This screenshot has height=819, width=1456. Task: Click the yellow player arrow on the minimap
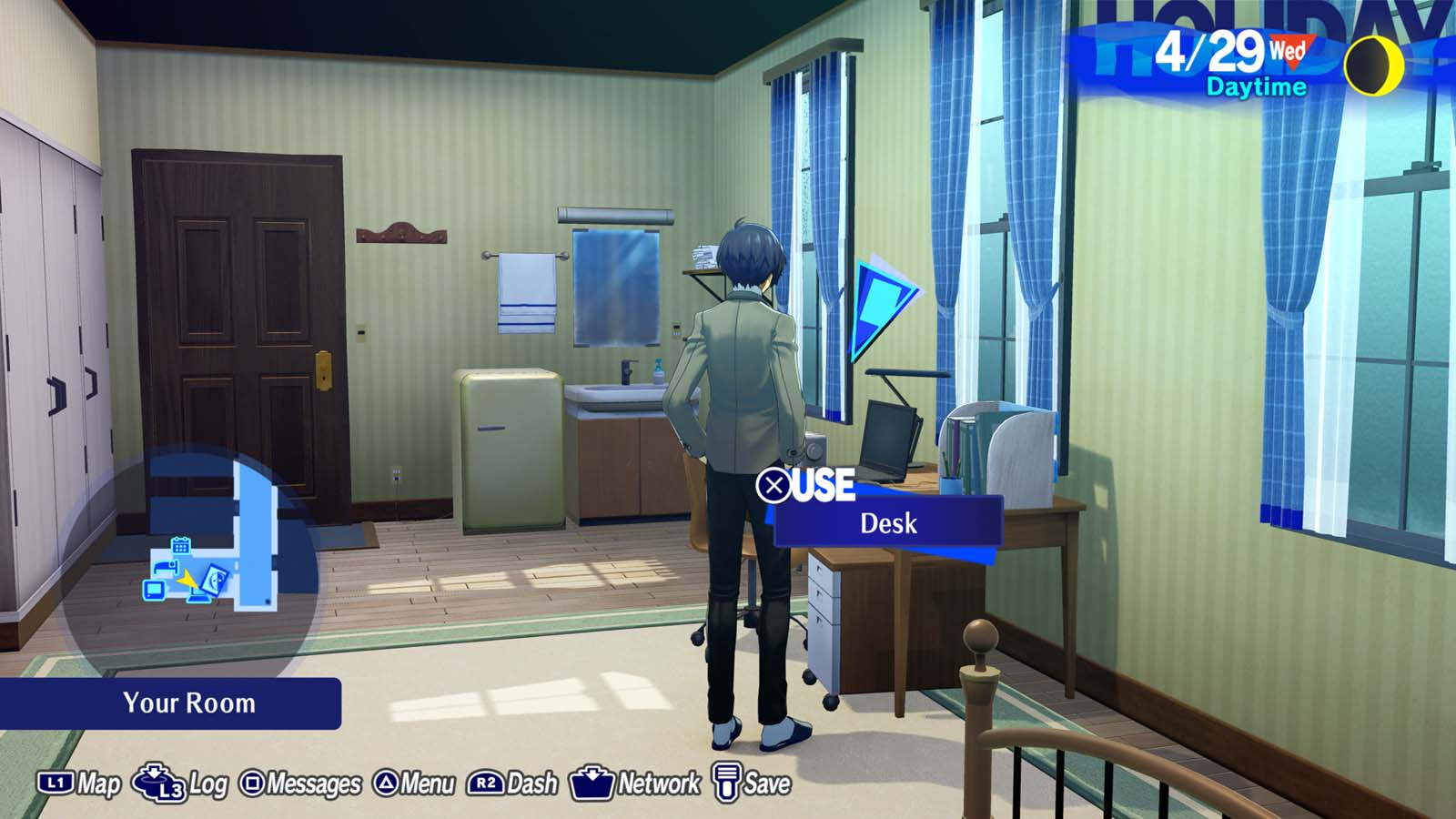(x=187, y=580)
